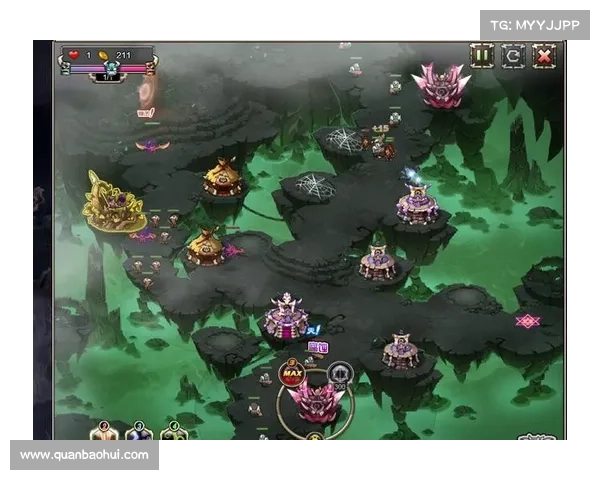Activate the skill icon numbered 2
600x480 pixels.
point(105,433)
